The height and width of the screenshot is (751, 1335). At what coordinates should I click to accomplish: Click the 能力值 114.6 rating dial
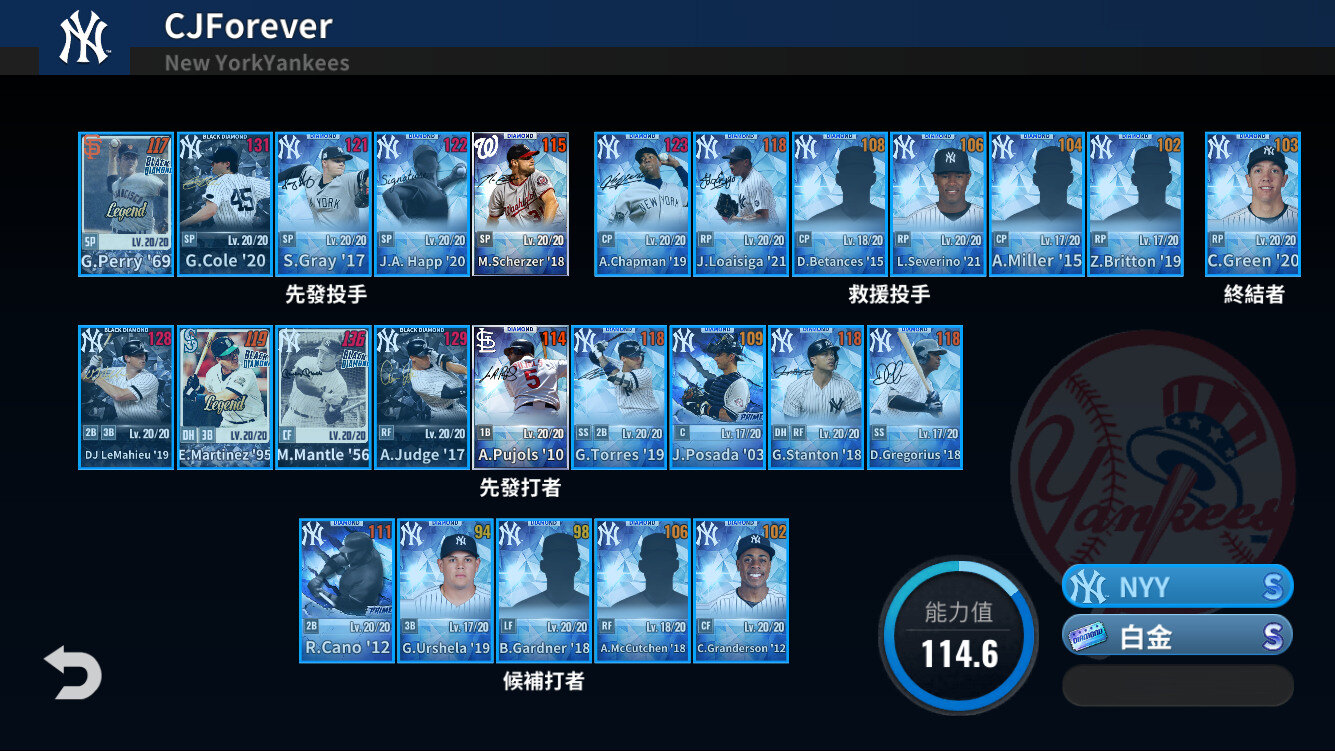[958, 634]
